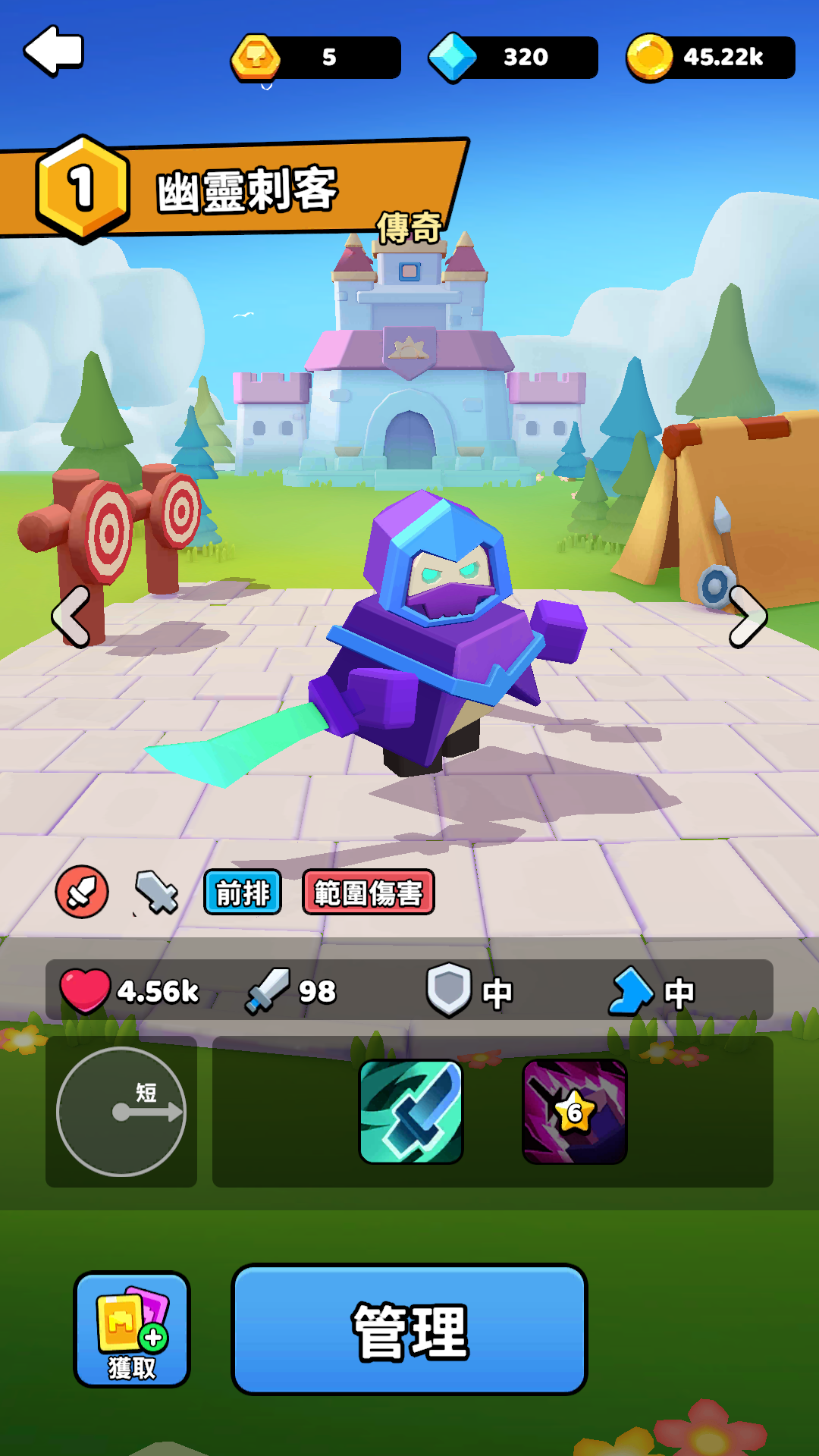Tap the blue gem currency counter
819x1456 pixels.
point(513,57)
